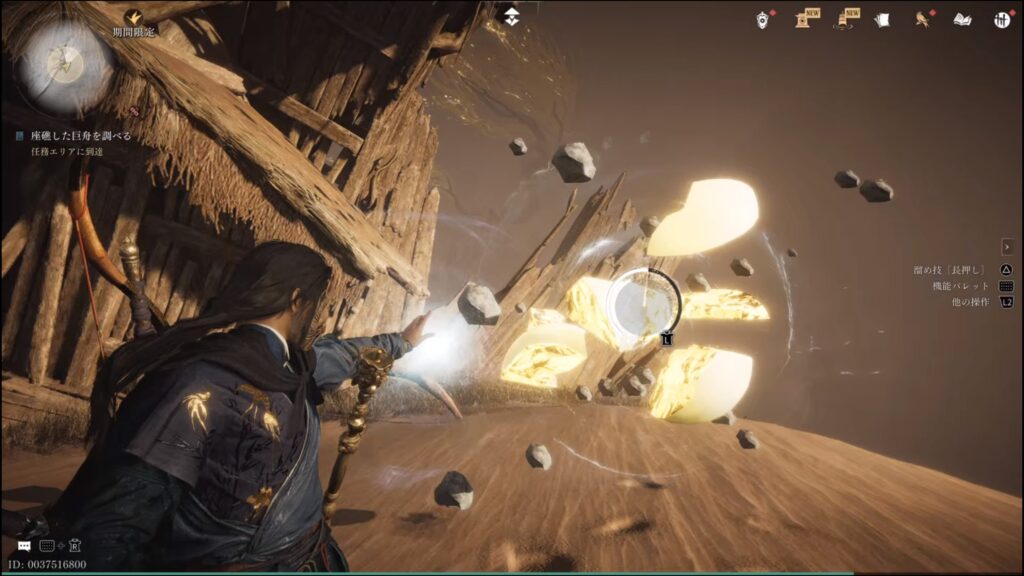Image resolution: width=1024 pixels, height=576 pixels.
Task: Expand the side panel arrow above the control hints
Action: pyautogui.click(x=1007, y=247)
